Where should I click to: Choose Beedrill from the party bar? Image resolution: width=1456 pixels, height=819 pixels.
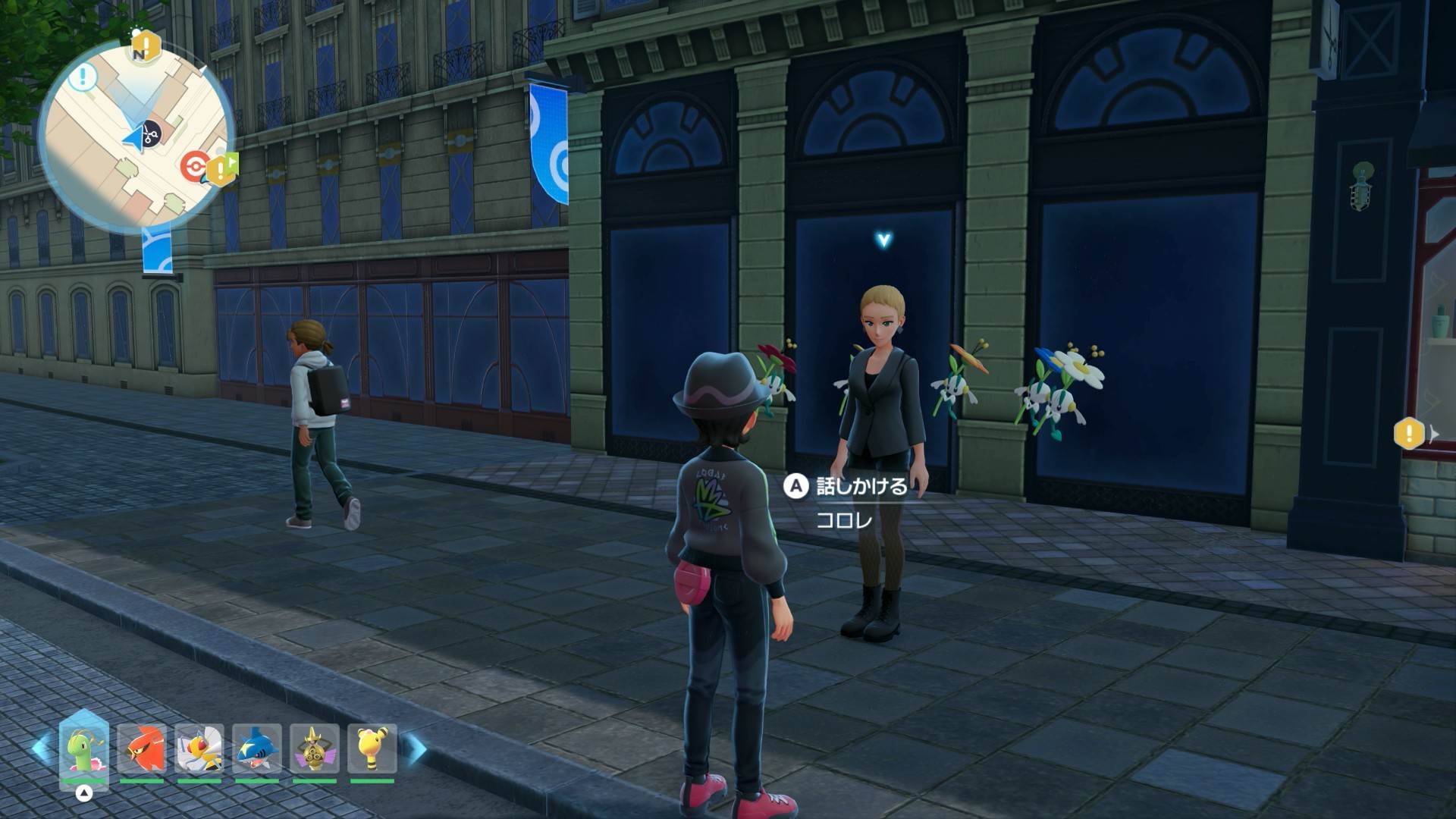click(199, 749)
